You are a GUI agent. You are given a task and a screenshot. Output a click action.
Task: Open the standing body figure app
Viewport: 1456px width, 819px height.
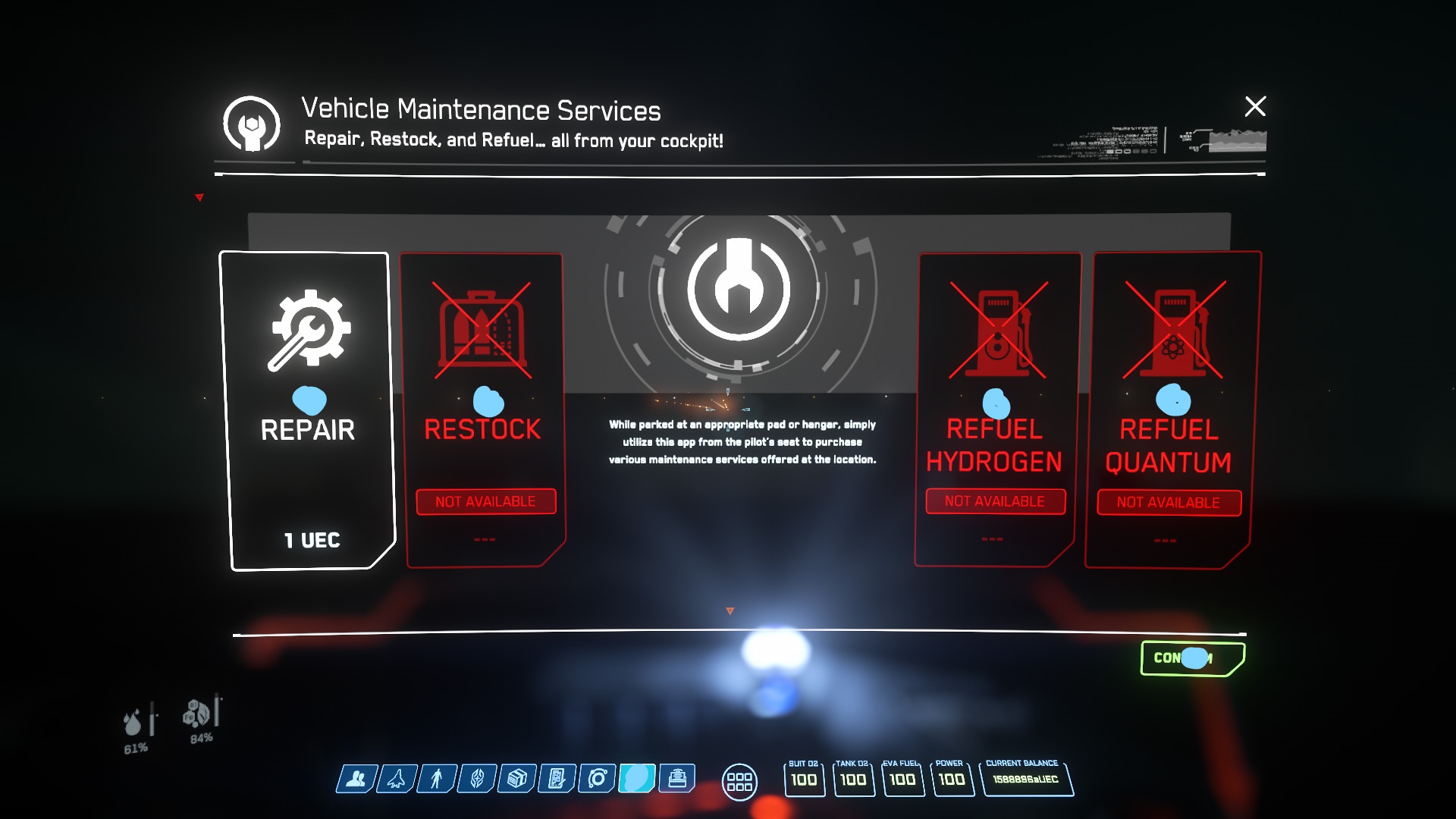[437, 779]
